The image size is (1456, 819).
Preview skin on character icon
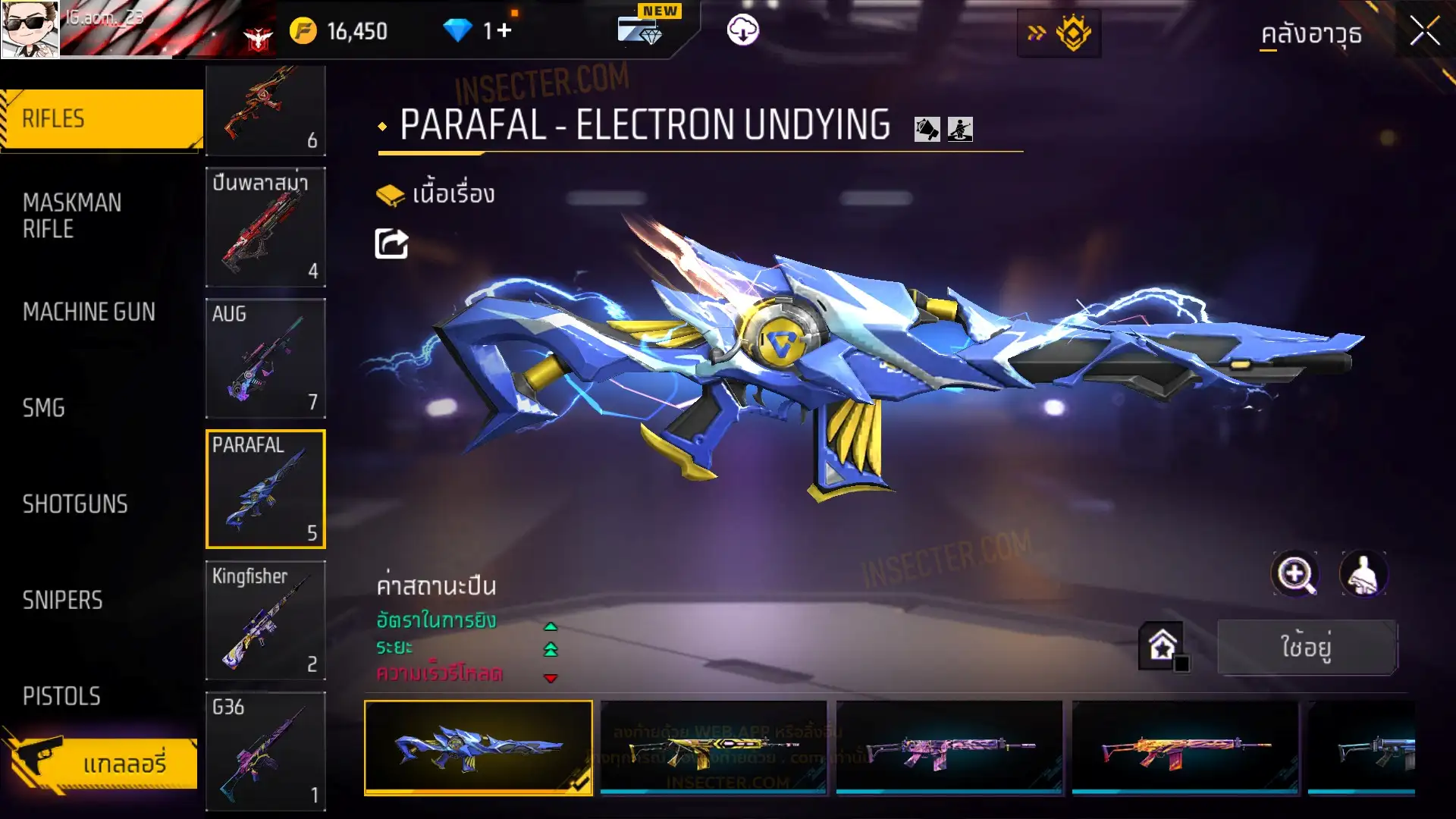(1363, 574)
